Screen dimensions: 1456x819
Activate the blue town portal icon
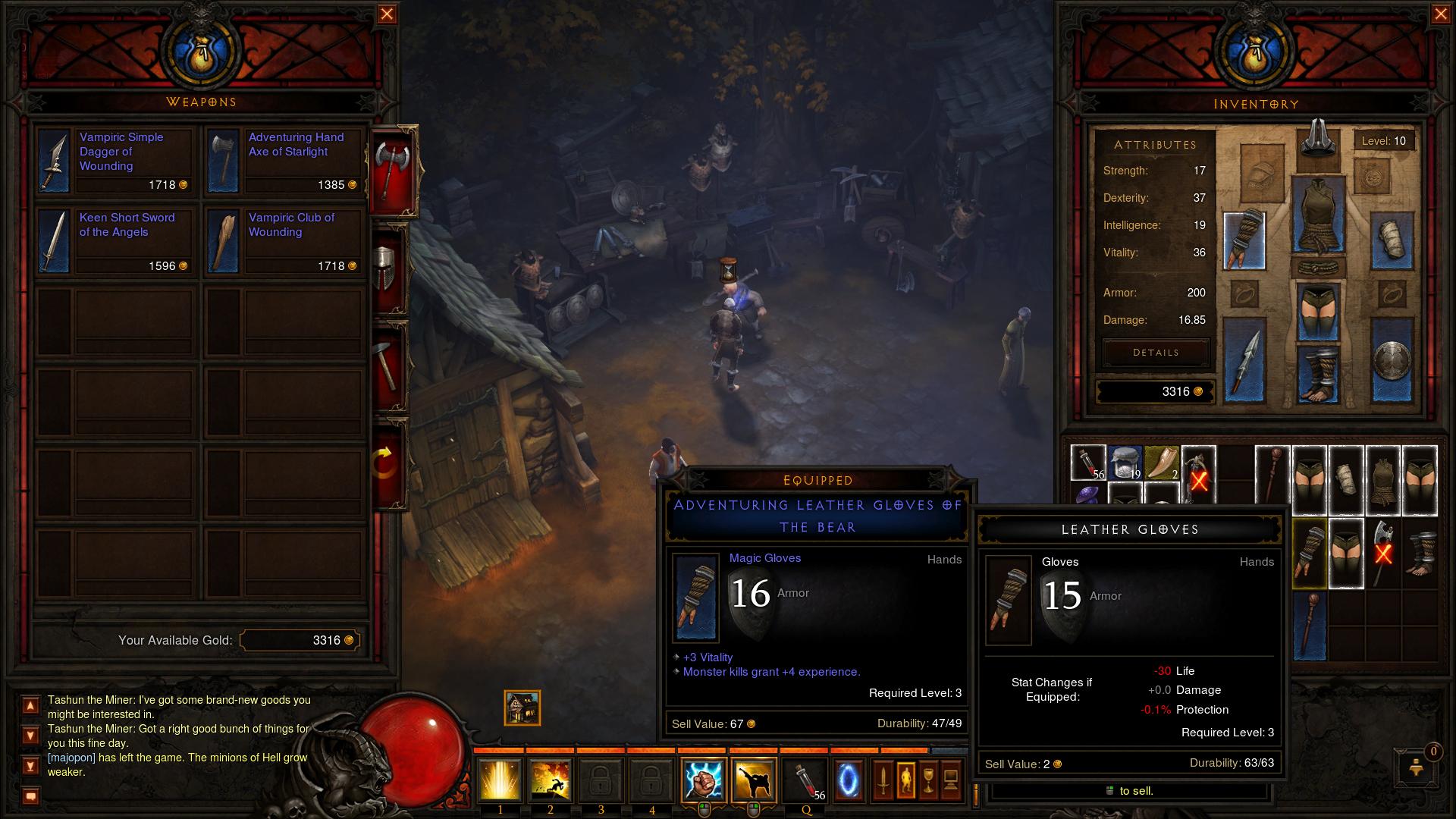coord(848,780)
